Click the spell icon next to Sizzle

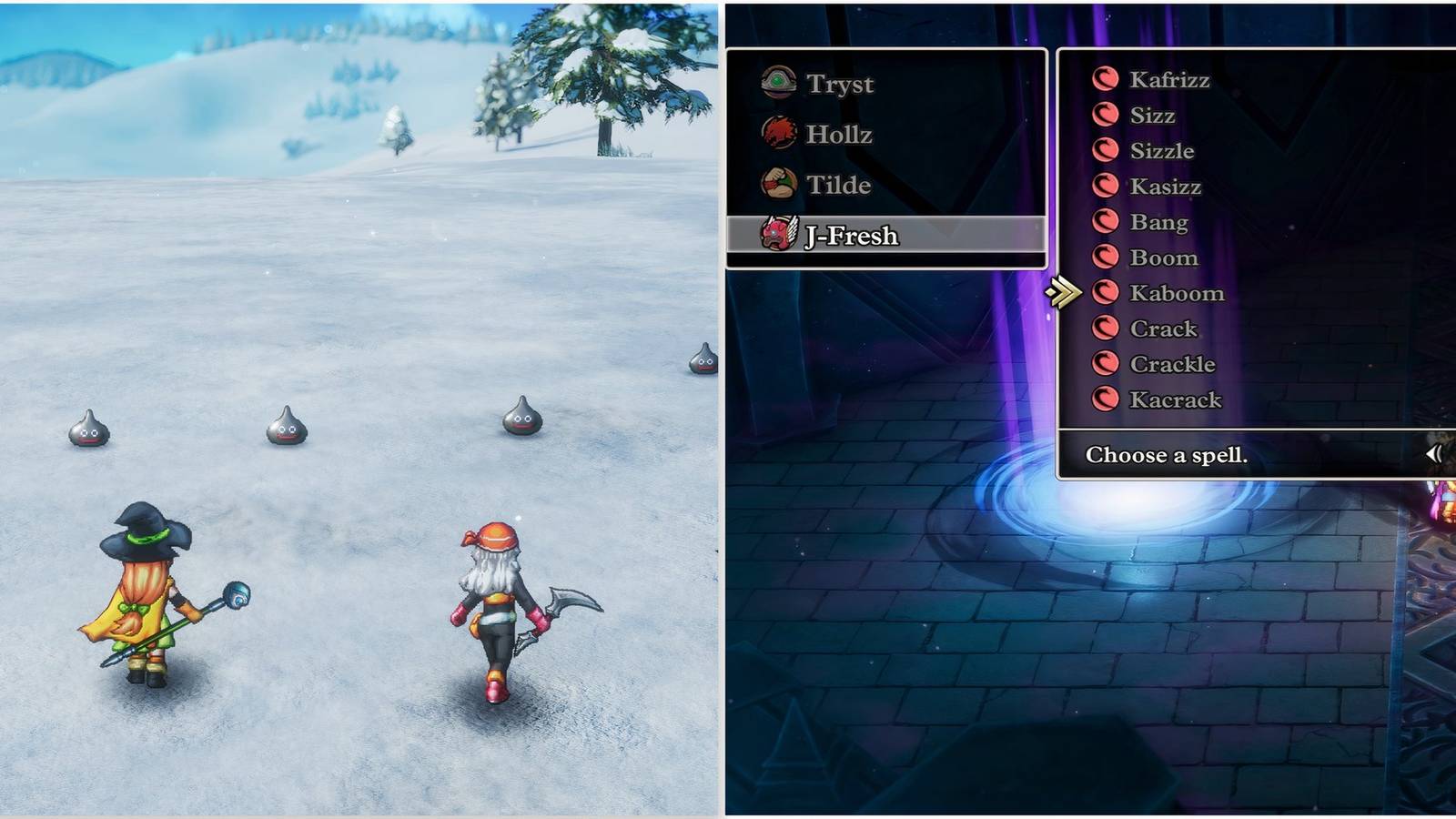pyautogui.click(x=1107, y=151)
